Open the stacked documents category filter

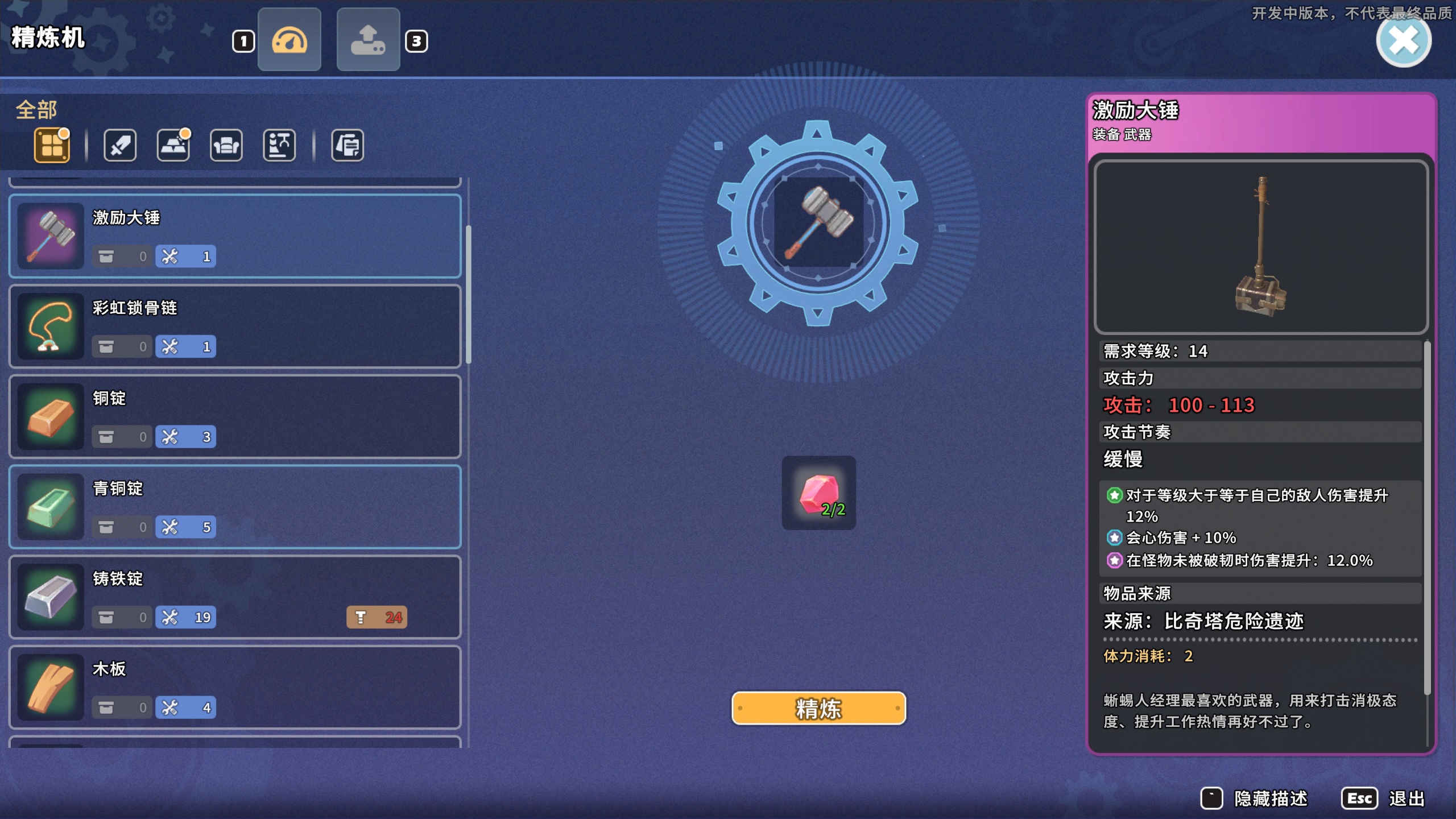click(x=348, y=146)
